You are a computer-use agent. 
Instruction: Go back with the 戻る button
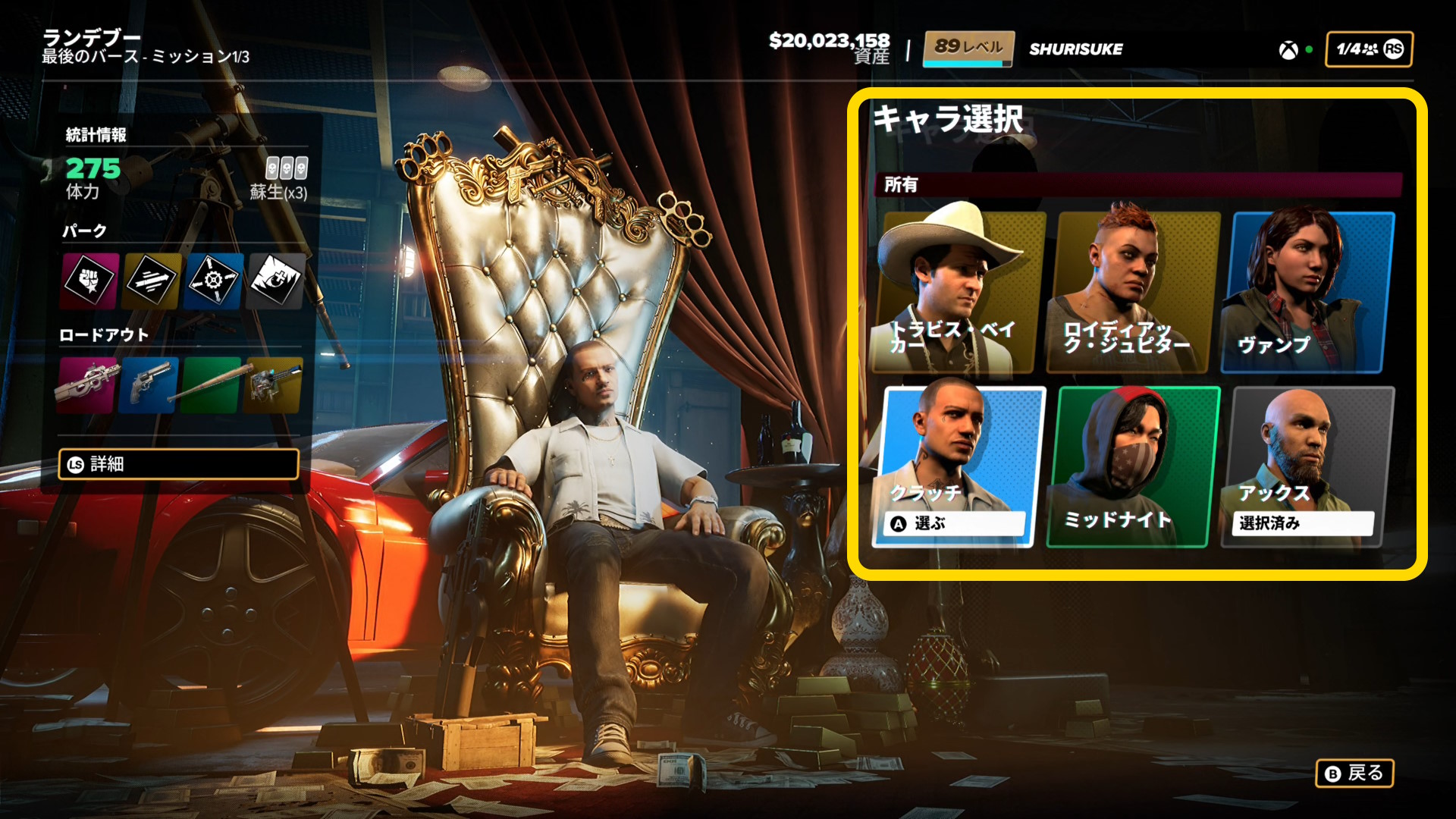pyautogui.click(x=1354, y=773)
